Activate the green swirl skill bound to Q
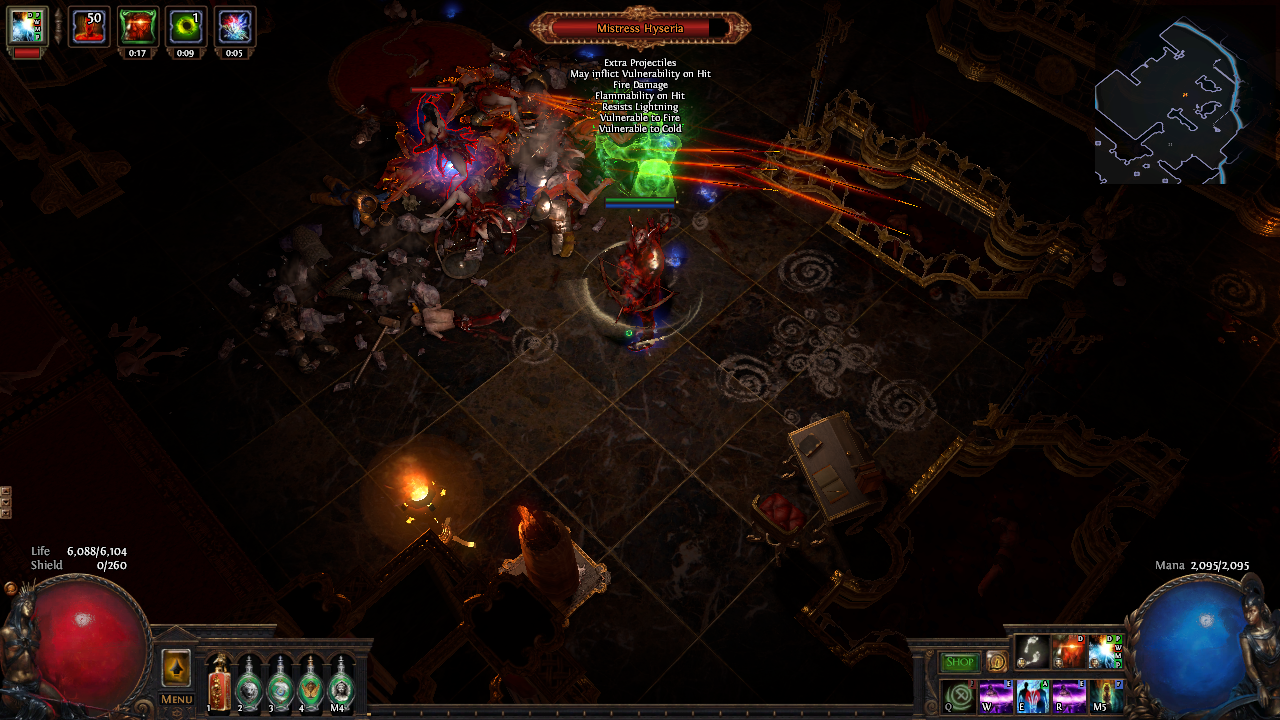 pos(959,695)
